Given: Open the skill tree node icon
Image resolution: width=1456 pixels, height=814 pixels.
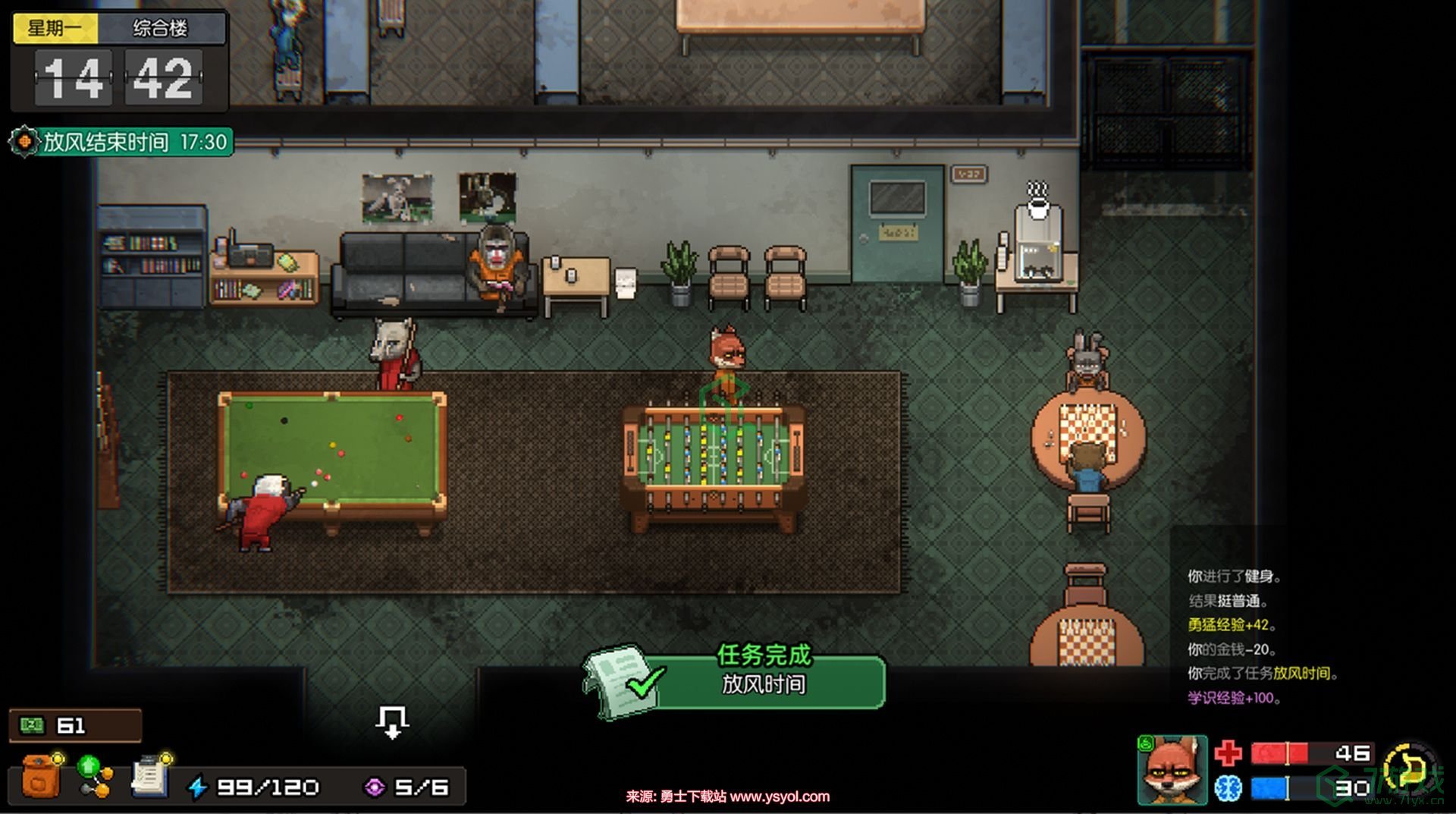Looking at the screenshot, I should [96, 777].
